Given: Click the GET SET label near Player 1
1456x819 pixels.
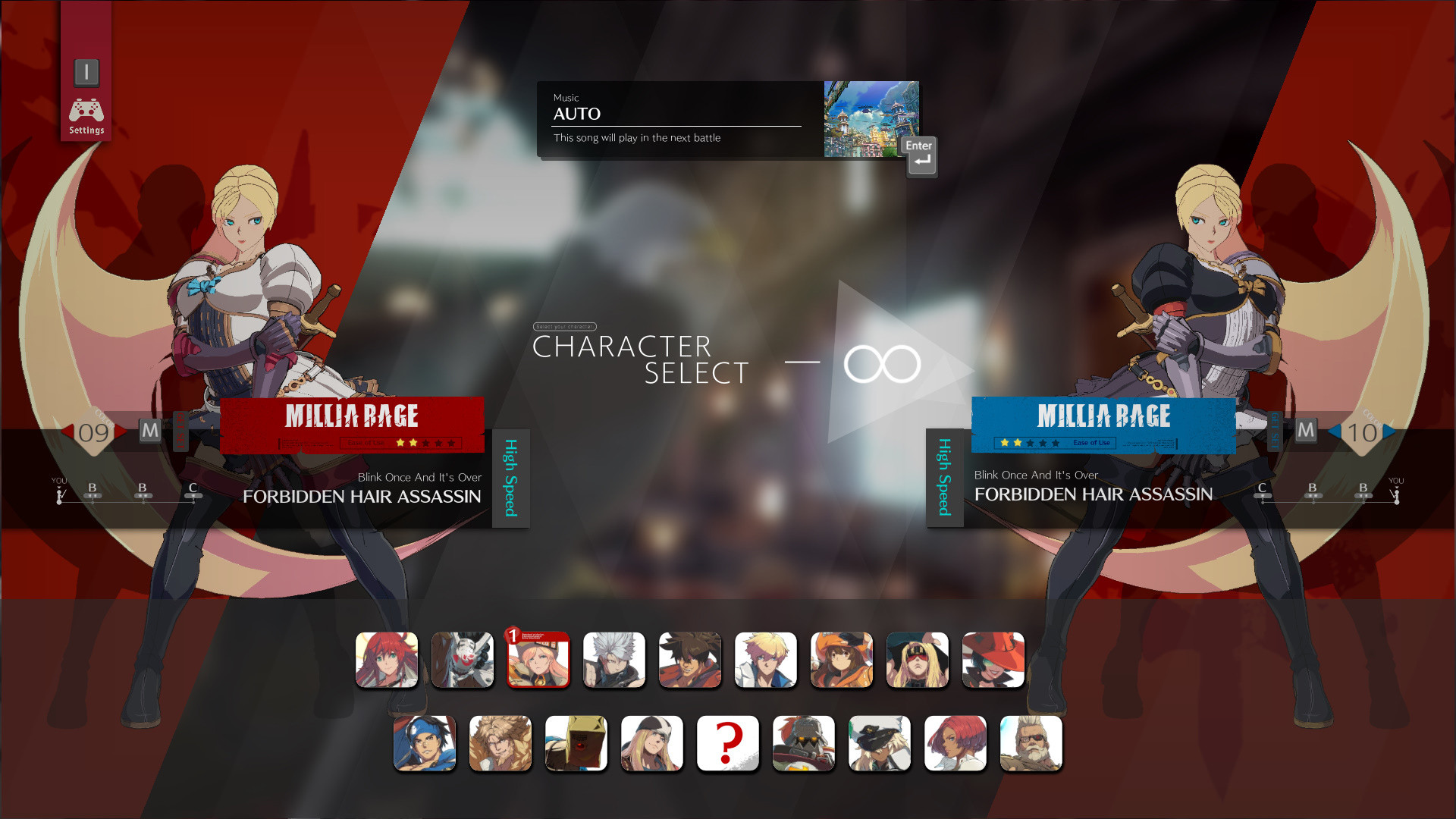Looking at the screenshot, I should 180,430.
